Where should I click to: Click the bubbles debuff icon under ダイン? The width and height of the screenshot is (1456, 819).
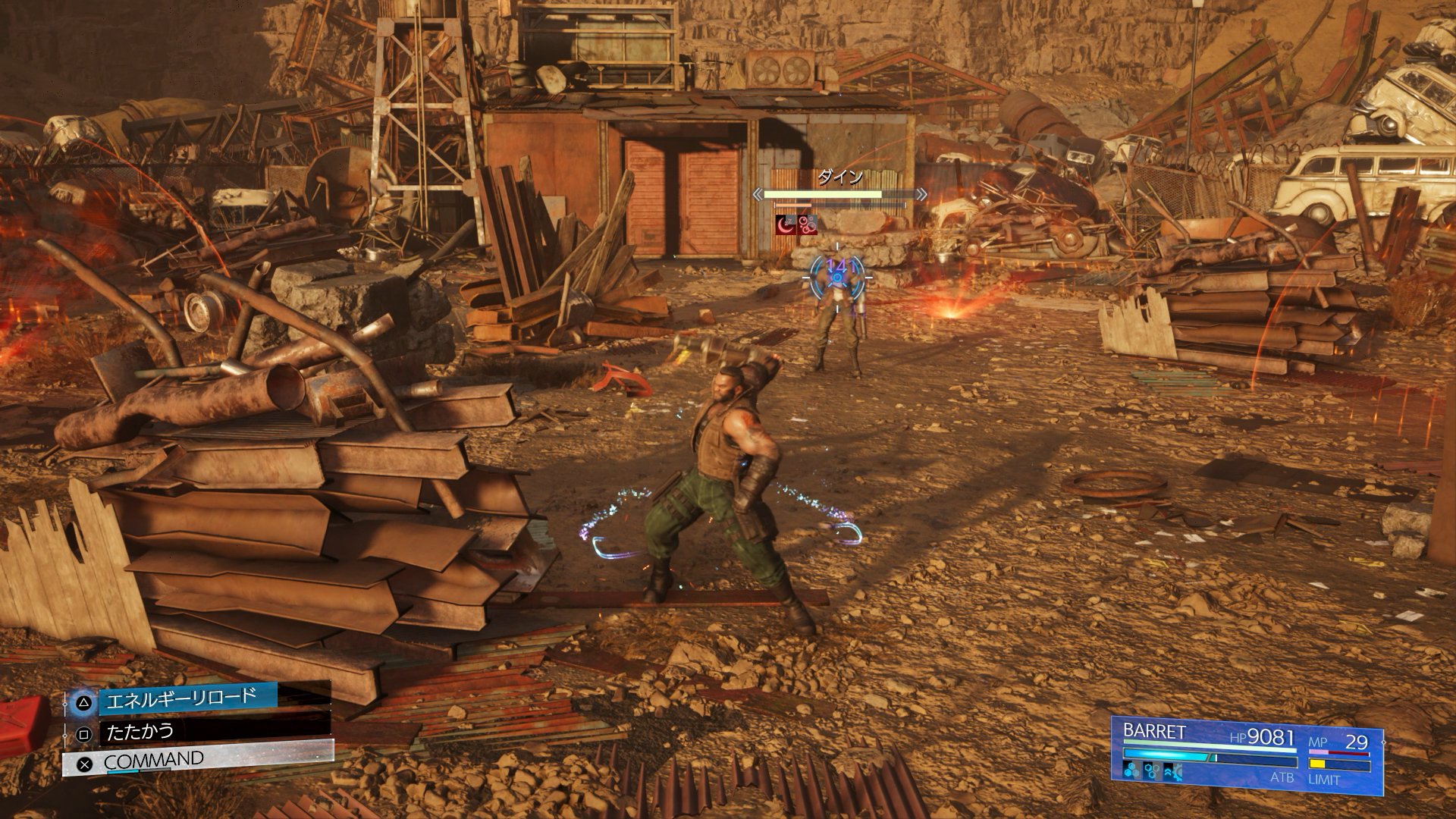[x=807, y=223]
